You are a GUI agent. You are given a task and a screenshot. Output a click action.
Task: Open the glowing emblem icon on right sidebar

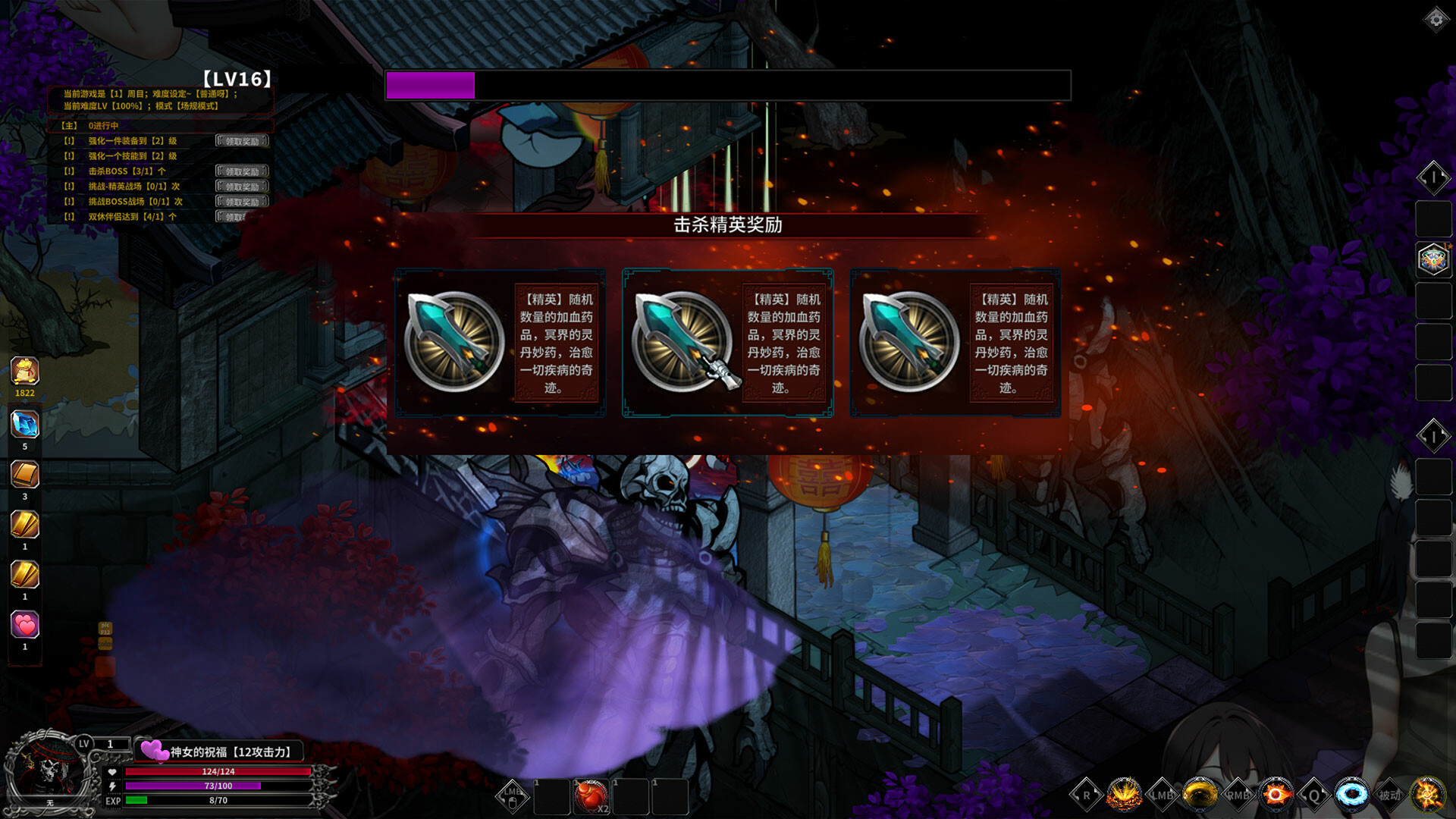click(x=1433, y=259)
